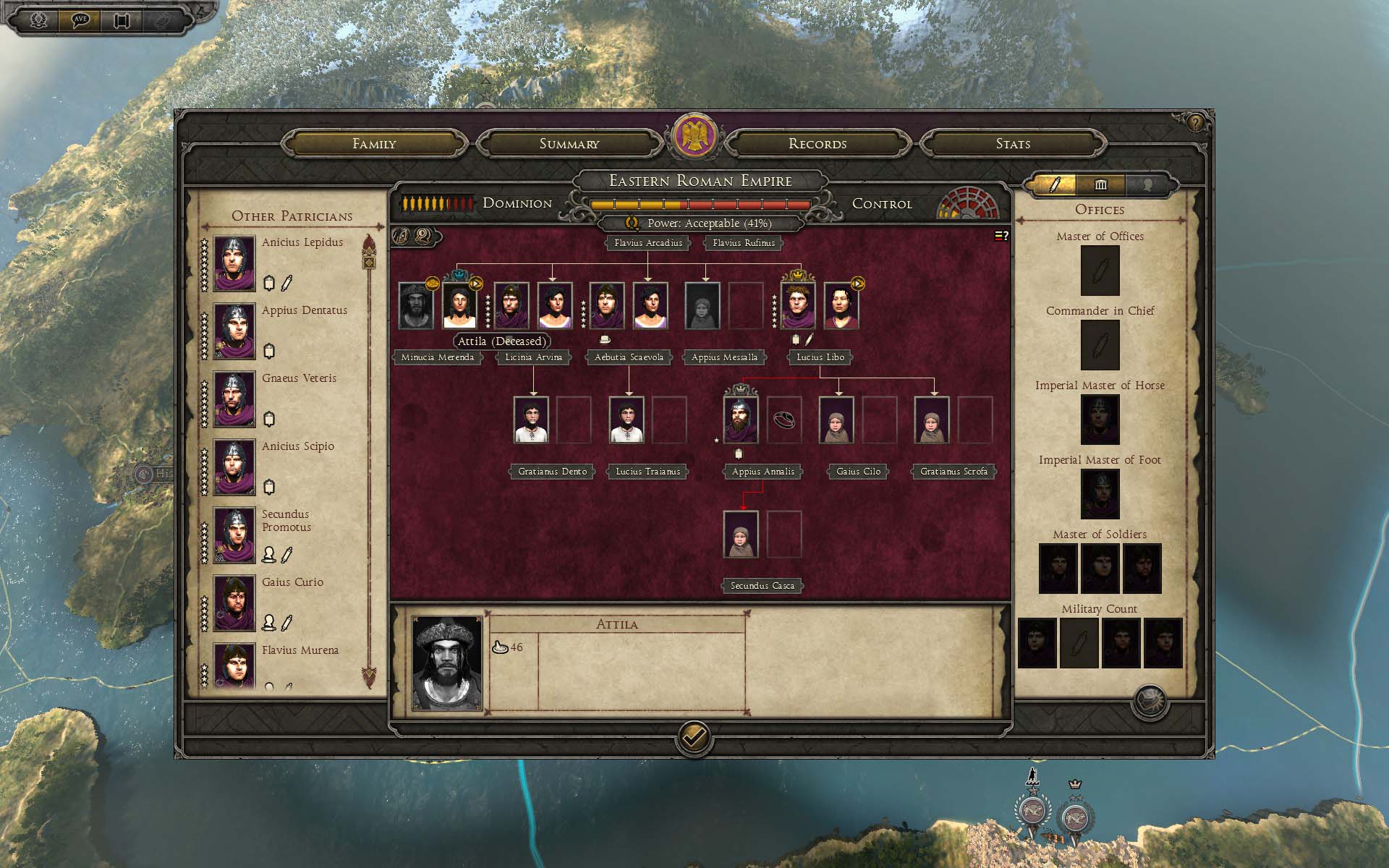This screenshot has width=1389, height=868.
Task: Open the Summary tab
Action: [x=569, y=143]
